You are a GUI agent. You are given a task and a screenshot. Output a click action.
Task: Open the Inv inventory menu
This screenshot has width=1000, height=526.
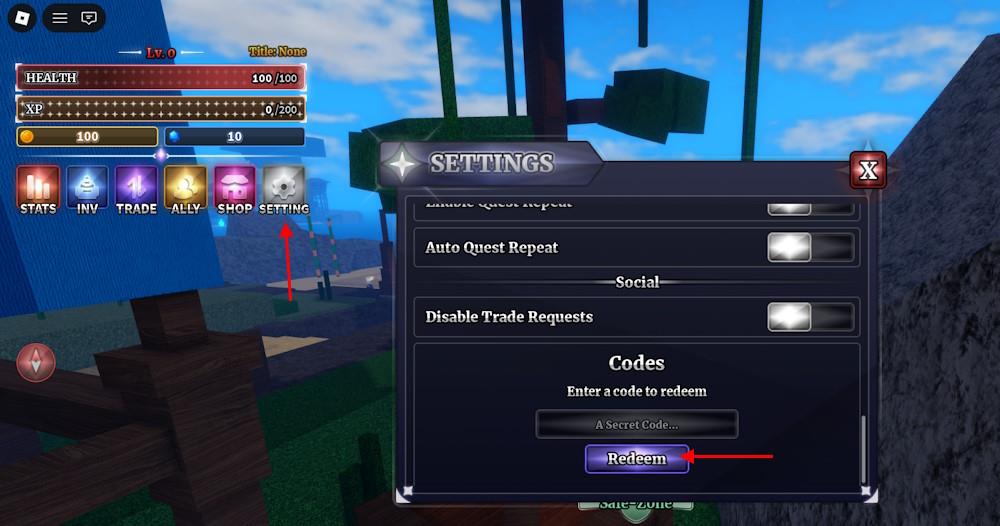coord(87,189)
